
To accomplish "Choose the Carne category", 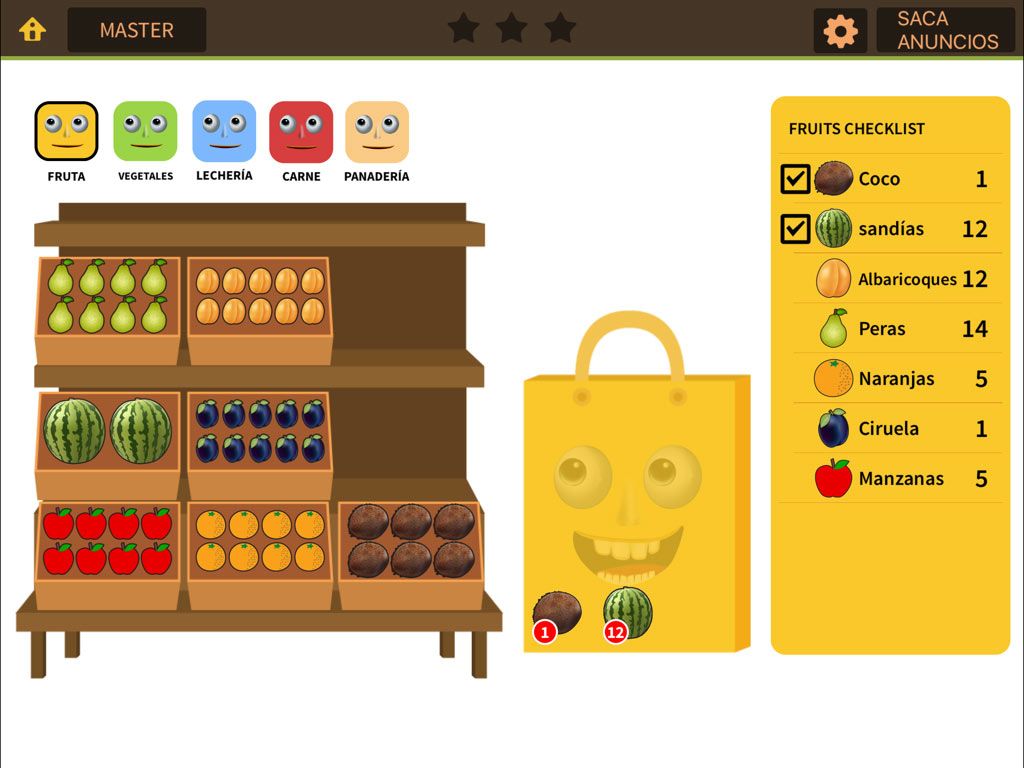I will coord(301,132).
